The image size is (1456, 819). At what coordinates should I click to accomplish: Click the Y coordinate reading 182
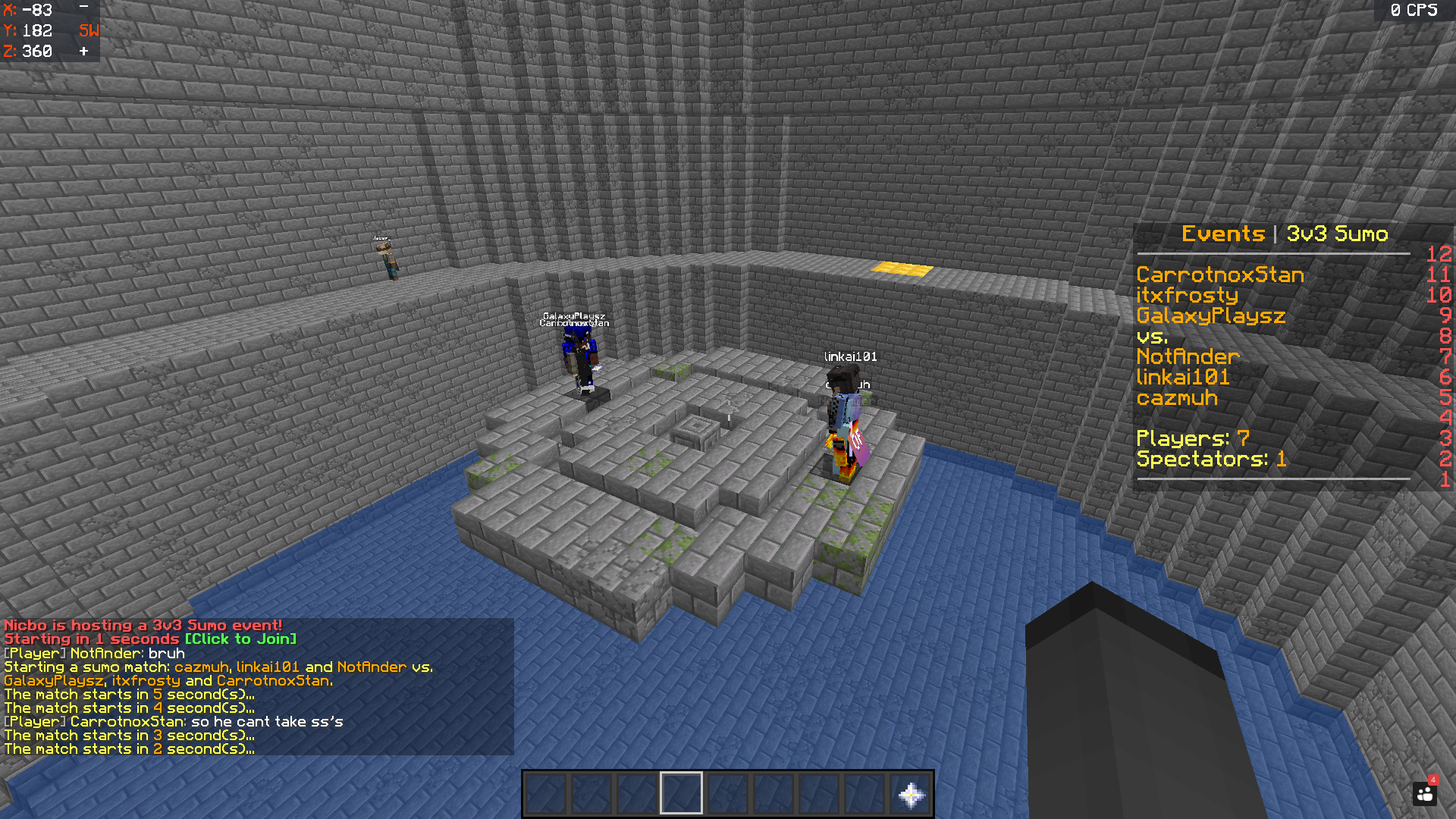[x=27, y=30]
